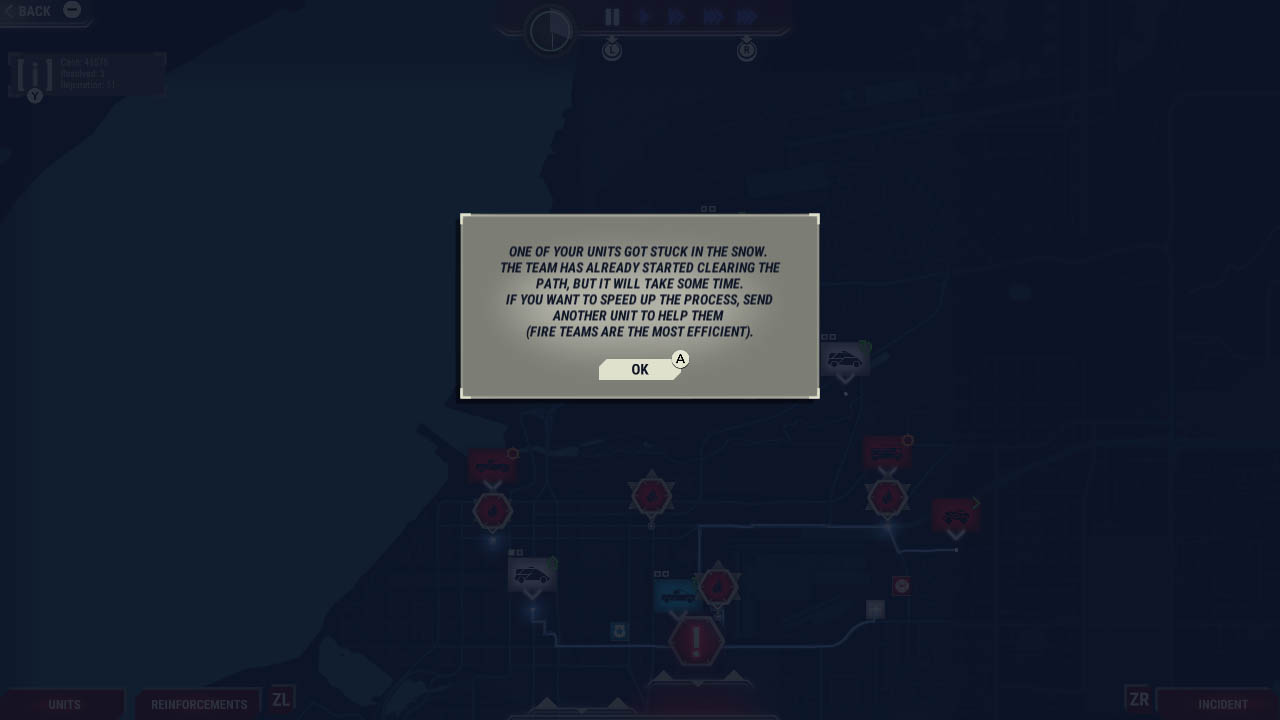This screenshot has width=1280, height=720.
Task: Enable the fastest forward speed
Action: [745, 16]
